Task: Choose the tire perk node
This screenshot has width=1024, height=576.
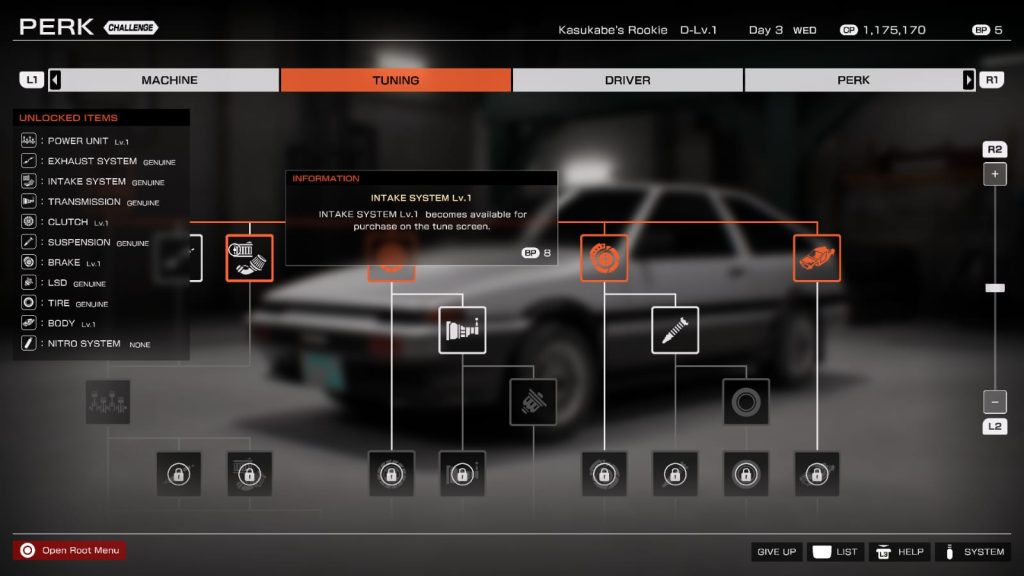Action: coord(746,402)
